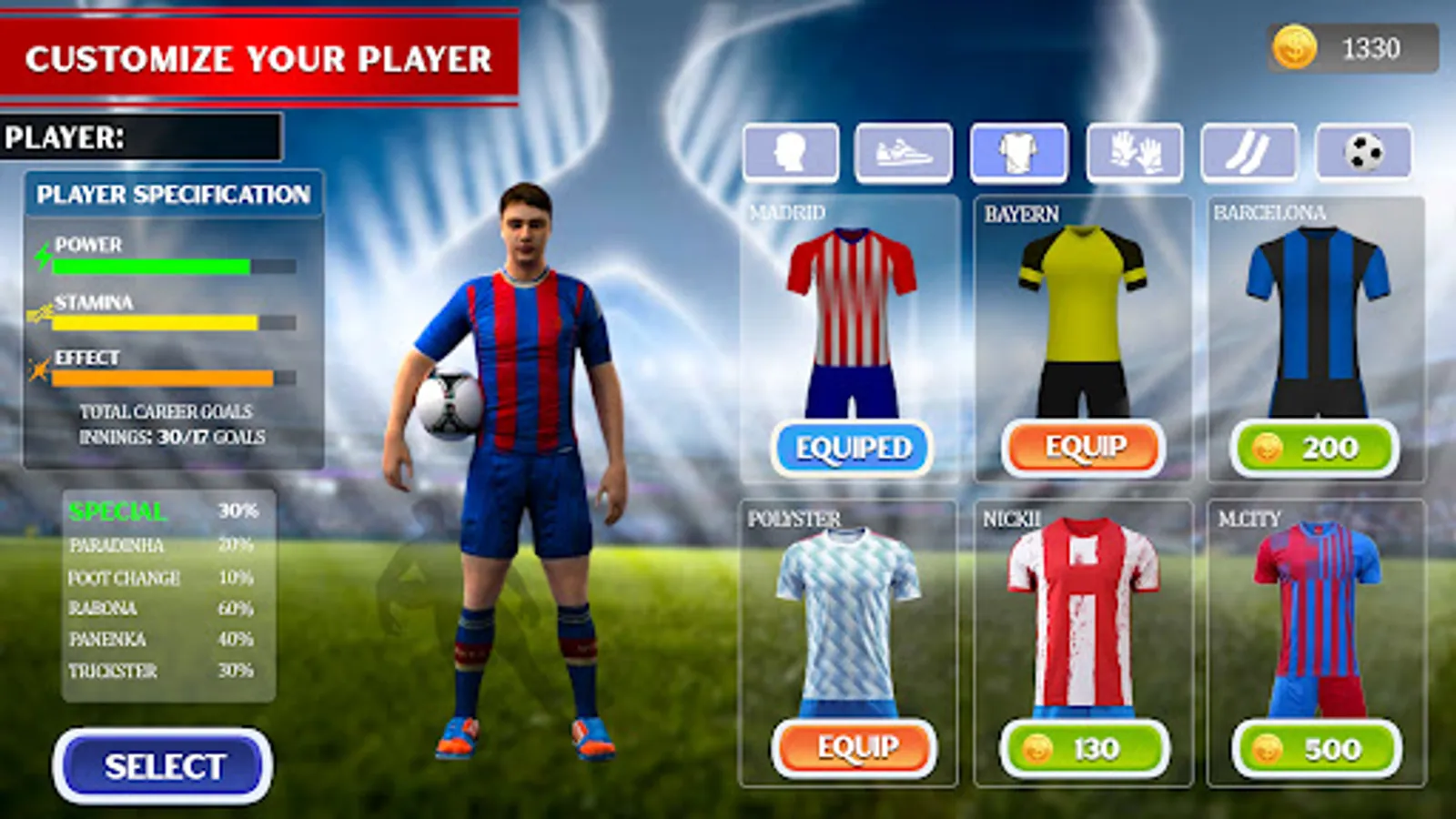Equip the Bayern jersey
The height and width of the screenshot is (819, 1456).
(x=1083, y=448)
